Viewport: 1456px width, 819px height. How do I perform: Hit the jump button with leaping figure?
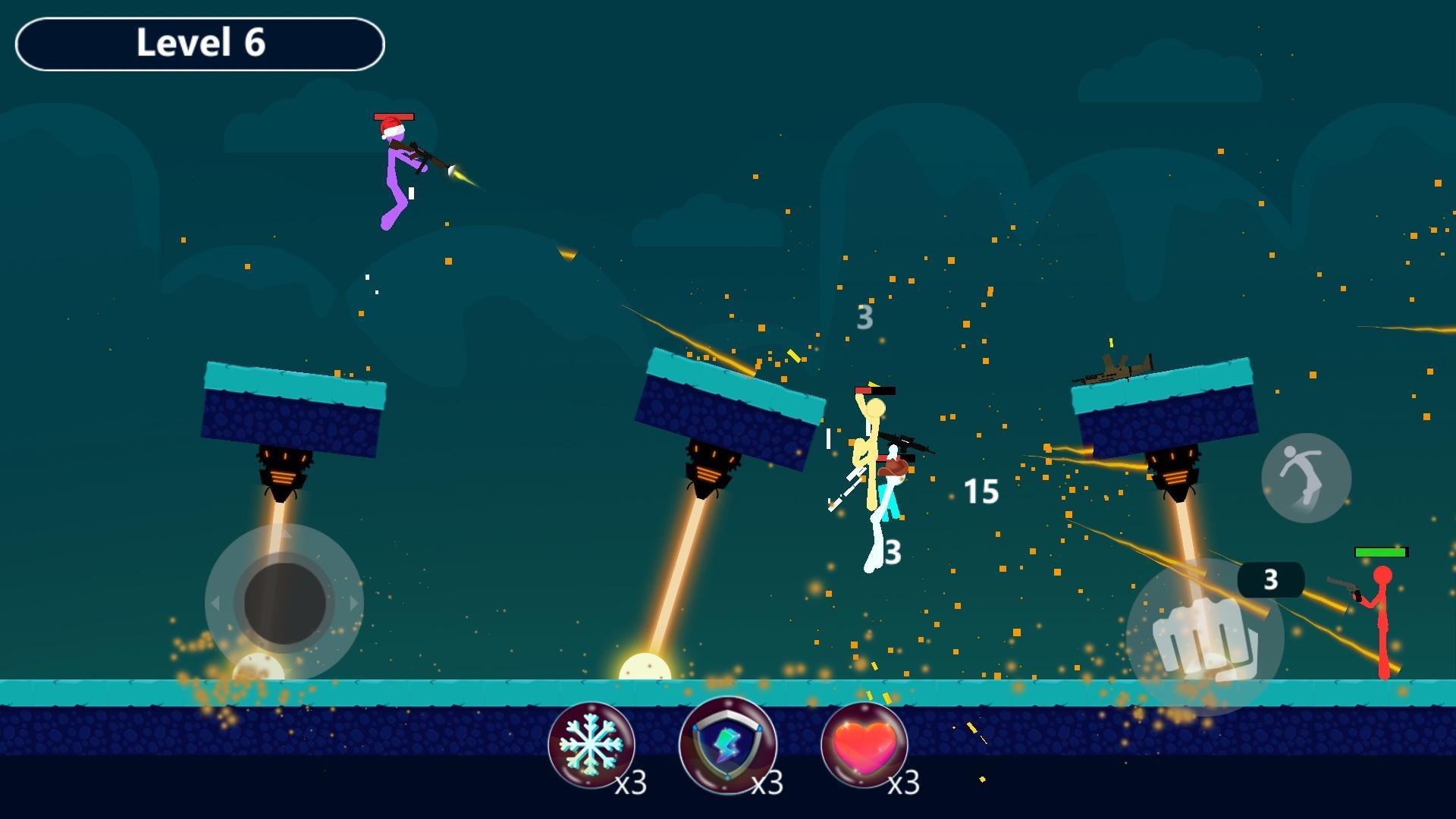tap(1306, 478)
